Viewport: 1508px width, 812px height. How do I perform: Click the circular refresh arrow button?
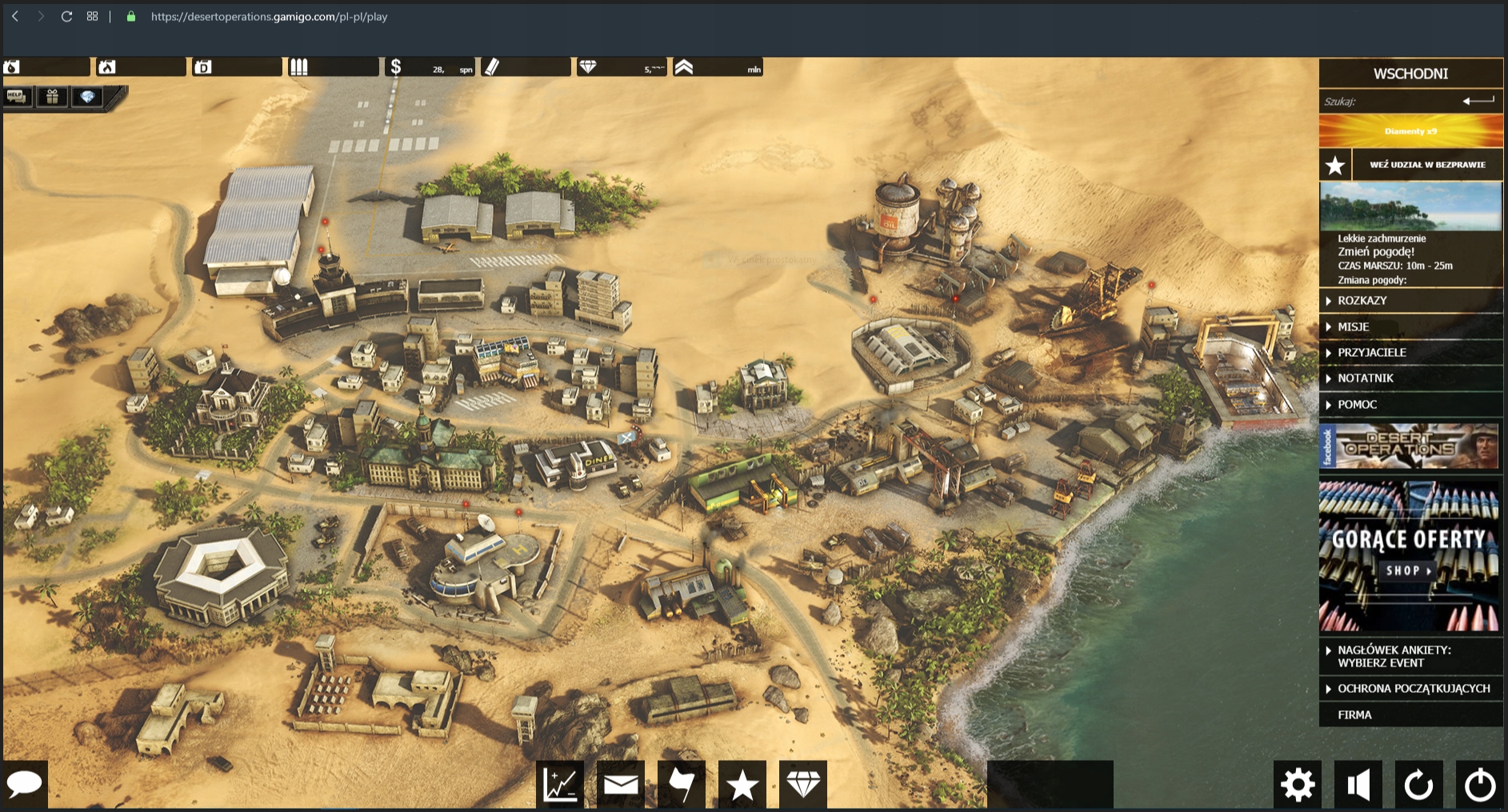point(1419,784)
